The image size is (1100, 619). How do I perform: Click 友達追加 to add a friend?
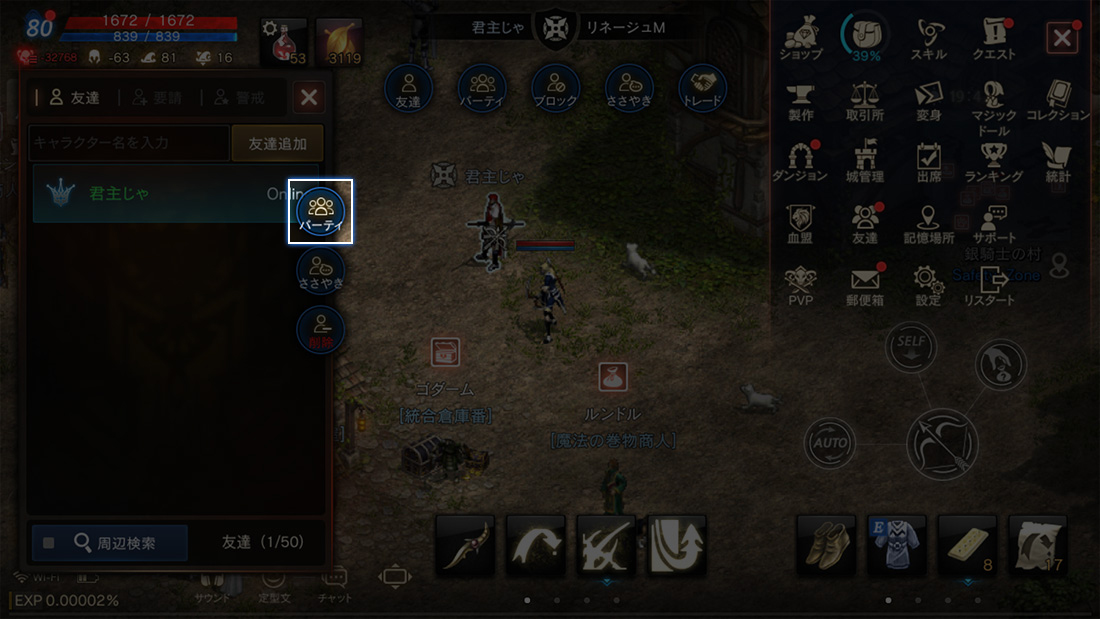[x=277, y=143]
